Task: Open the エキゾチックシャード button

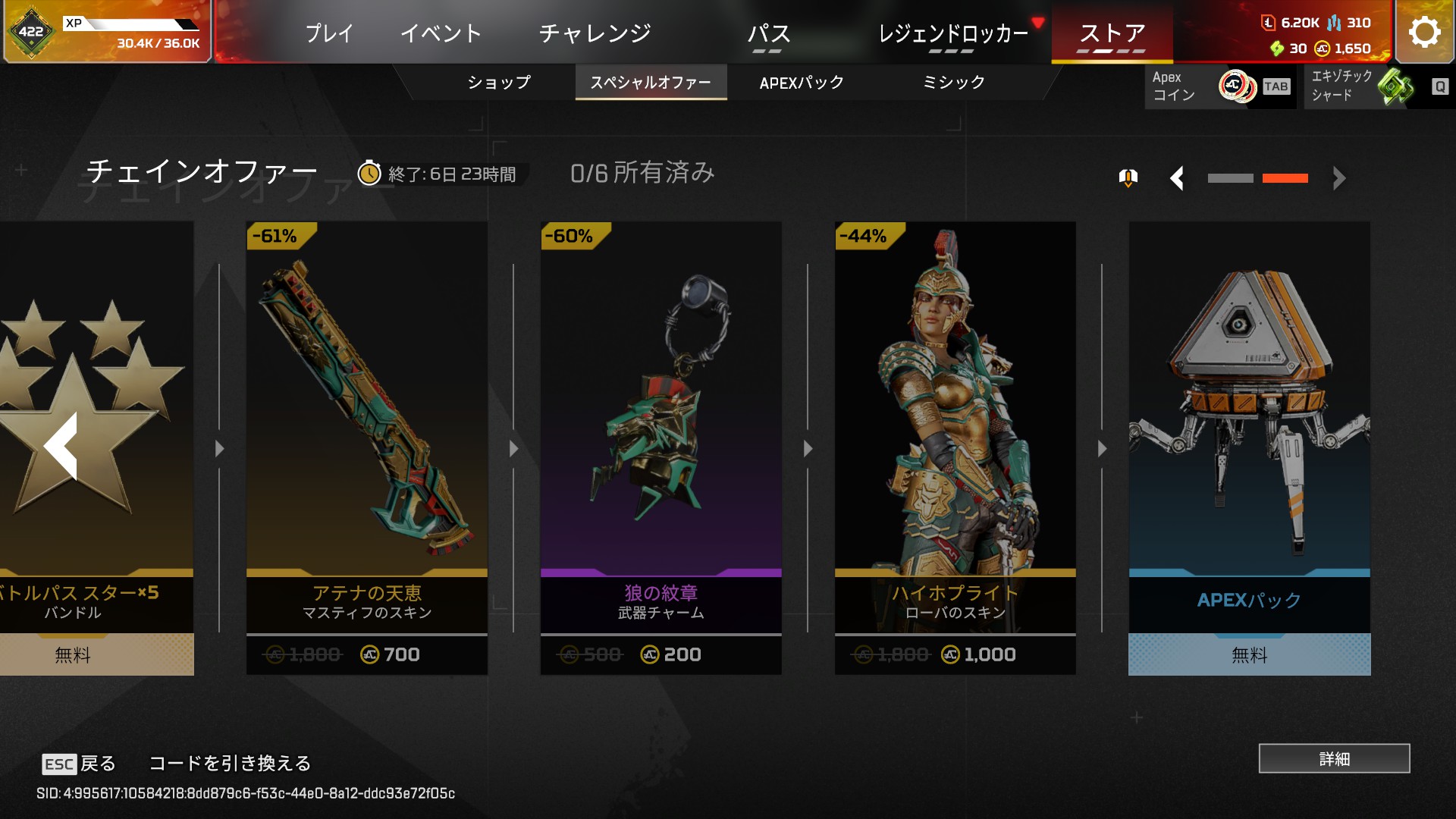Action: (1376, 86)
